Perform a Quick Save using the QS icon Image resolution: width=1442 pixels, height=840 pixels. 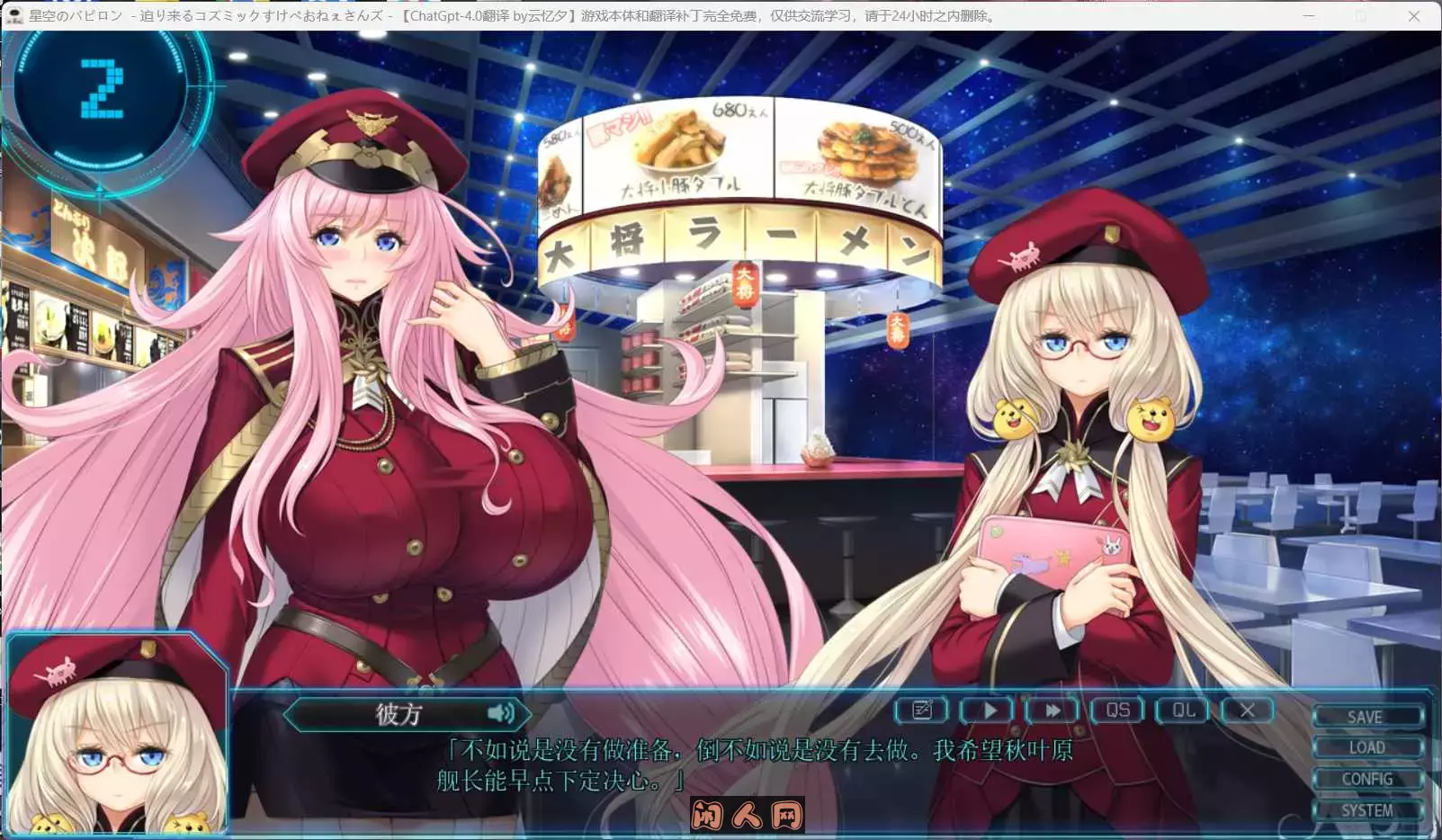point(1116,710)
